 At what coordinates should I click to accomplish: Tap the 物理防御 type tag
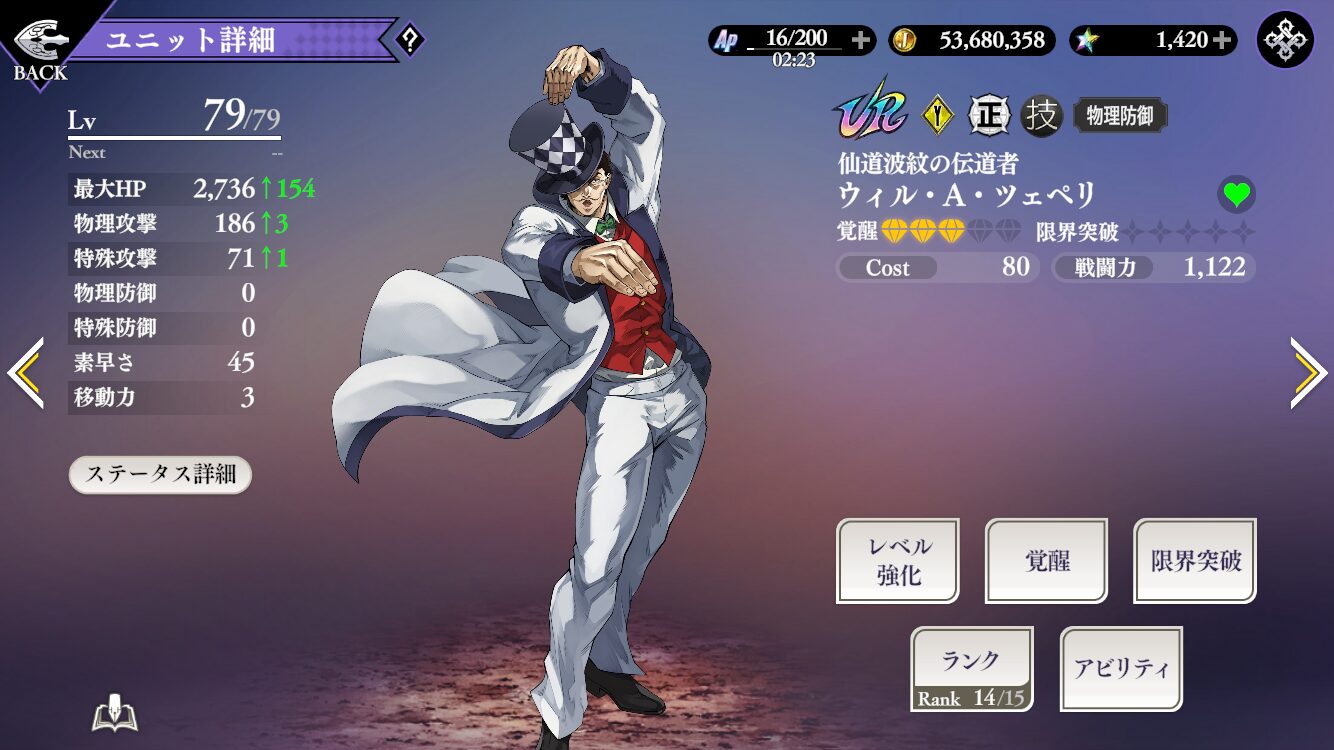pyautogui.click(x=1120, y=116)
